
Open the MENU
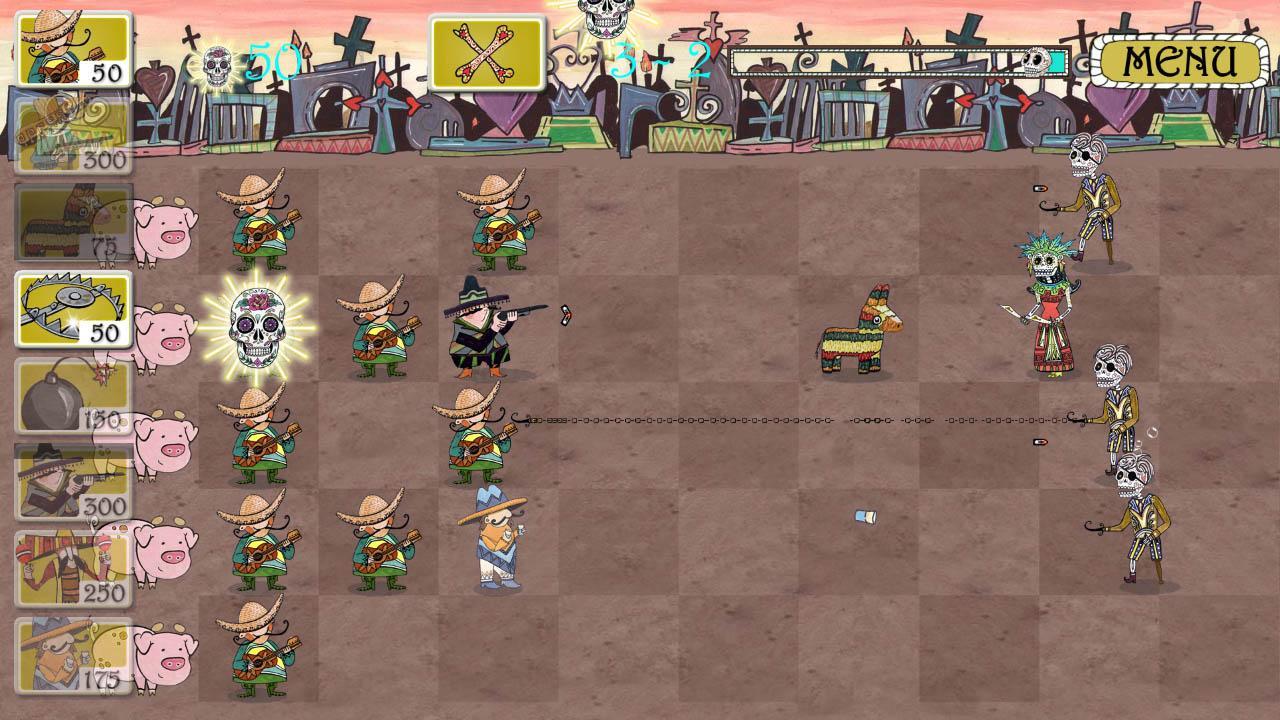click(x=1178, y=60)
